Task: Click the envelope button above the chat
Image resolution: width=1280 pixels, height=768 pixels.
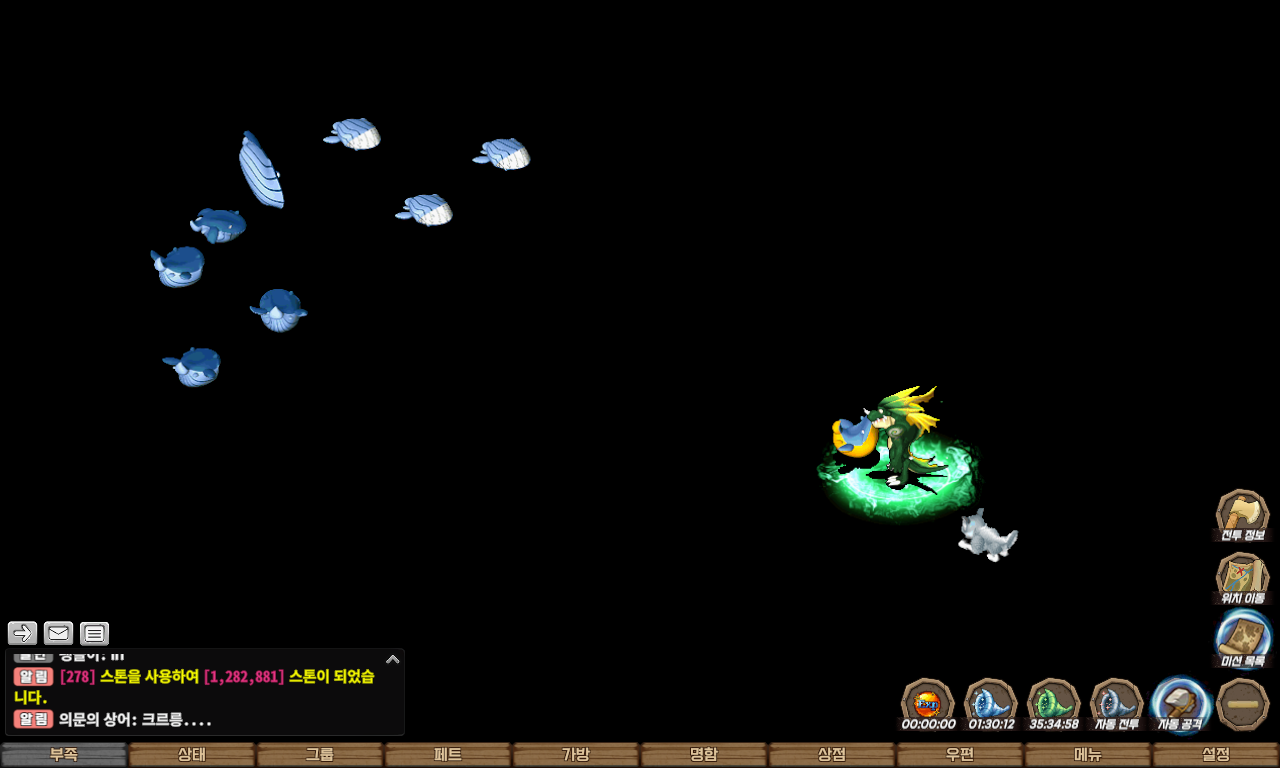Action: (x=58, y=633)
